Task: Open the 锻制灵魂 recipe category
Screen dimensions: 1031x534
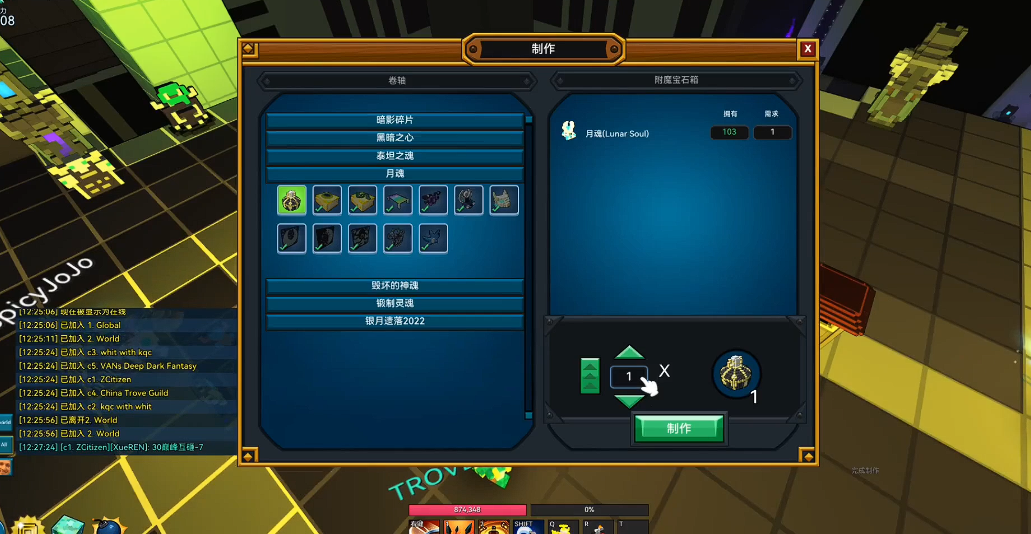Action: (395, 304)
